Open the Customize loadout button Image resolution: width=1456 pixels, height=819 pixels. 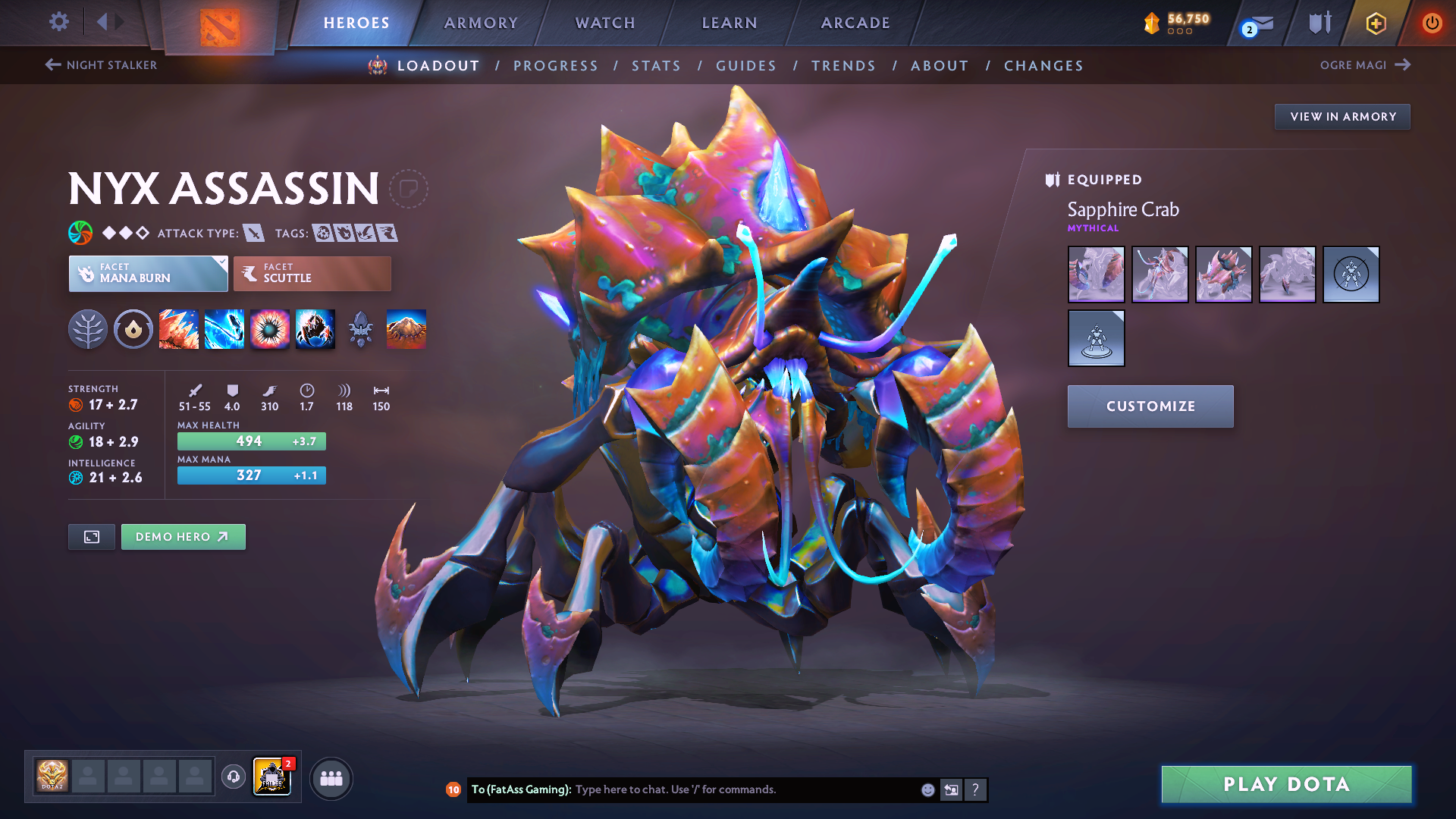tap(1150, 406)
